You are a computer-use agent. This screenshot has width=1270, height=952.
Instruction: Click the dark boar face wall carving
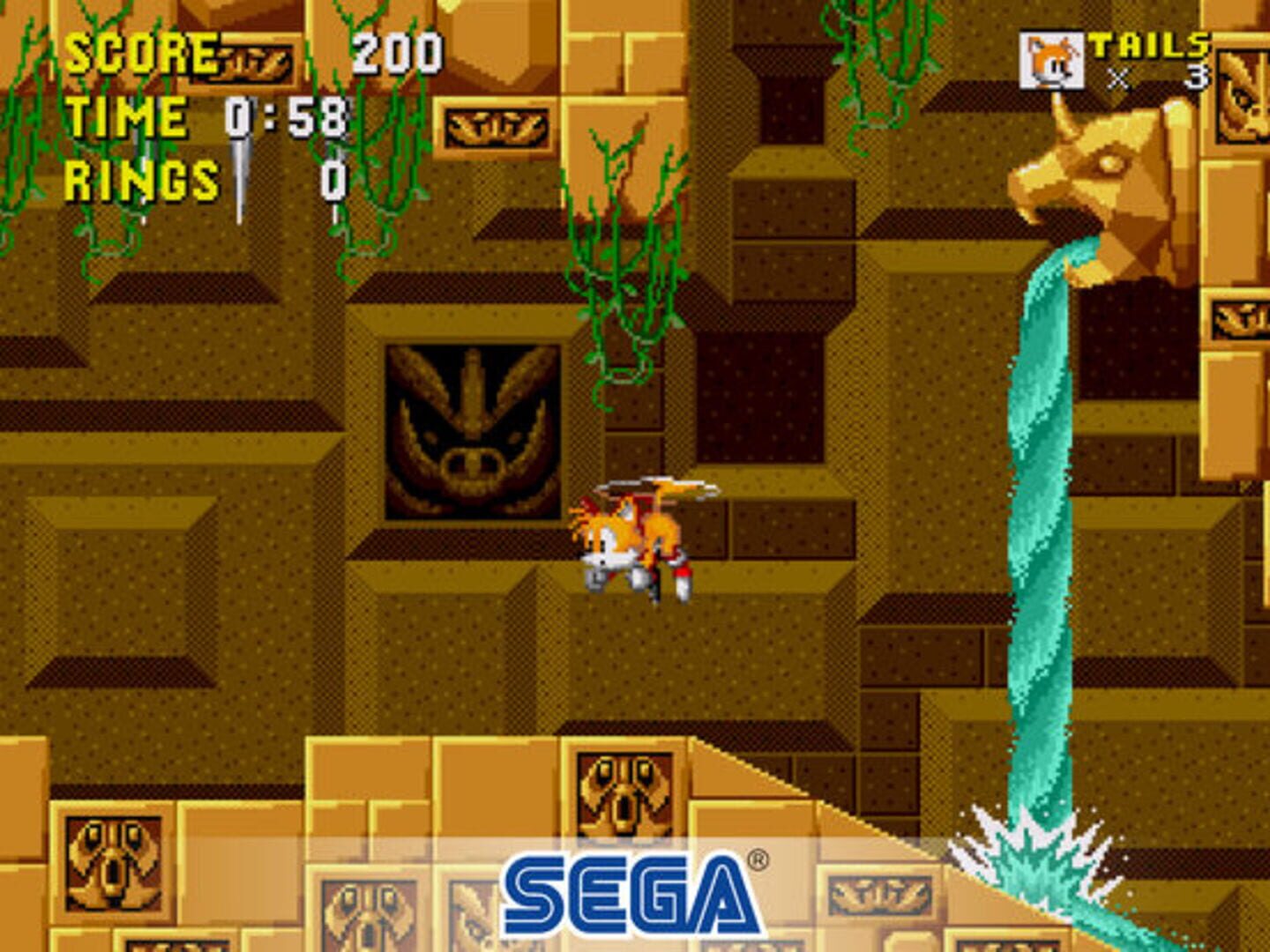pos(472,432)
